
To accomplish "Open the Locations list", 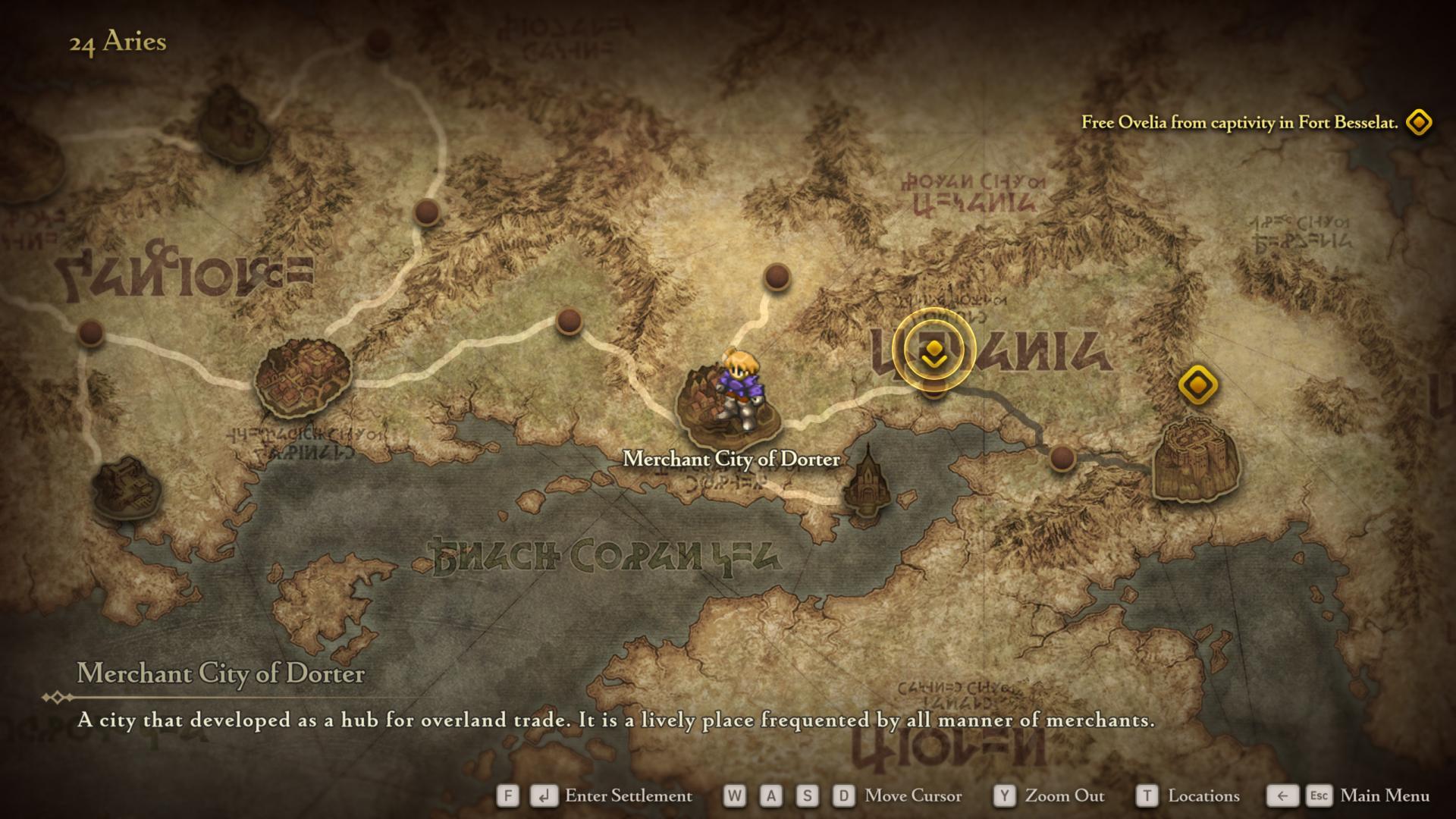I will click(x=1203, y=795).
